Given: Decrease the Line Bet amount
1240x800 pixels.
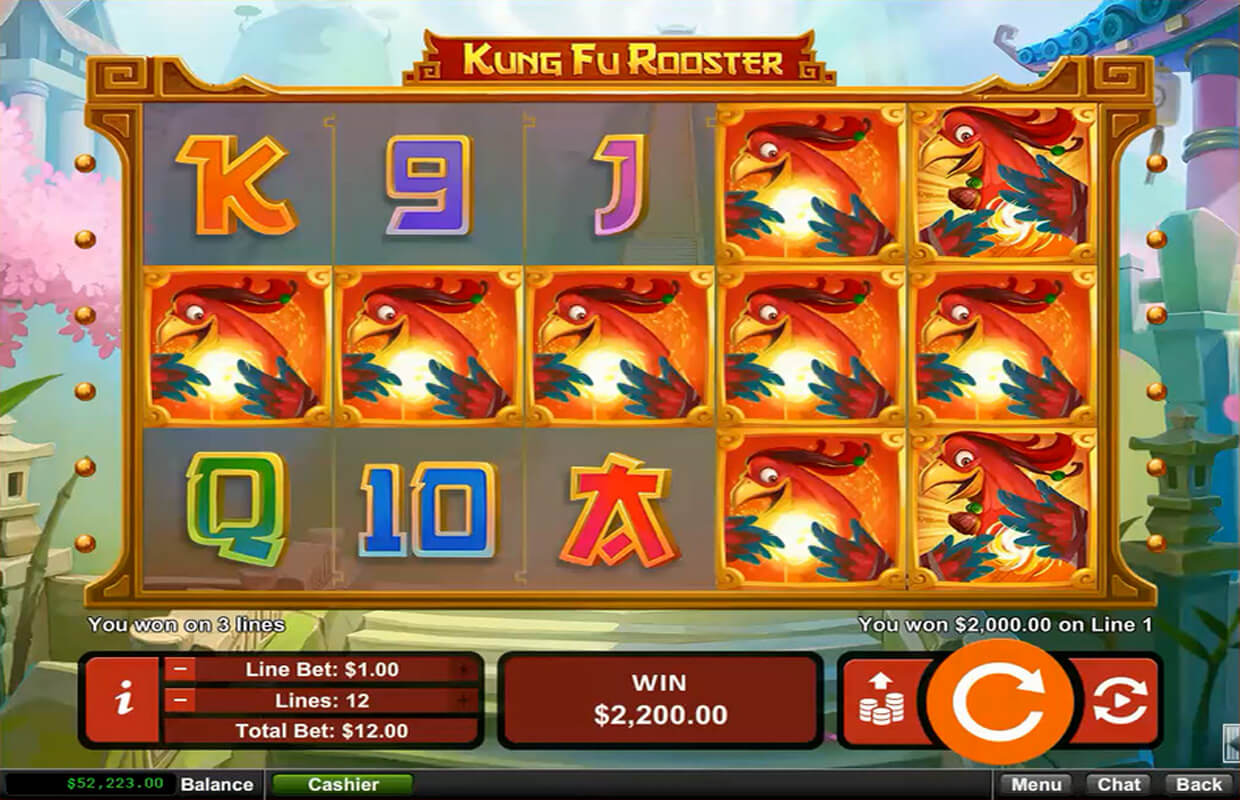Looking at the screenshot, I should tap(182, 670).
